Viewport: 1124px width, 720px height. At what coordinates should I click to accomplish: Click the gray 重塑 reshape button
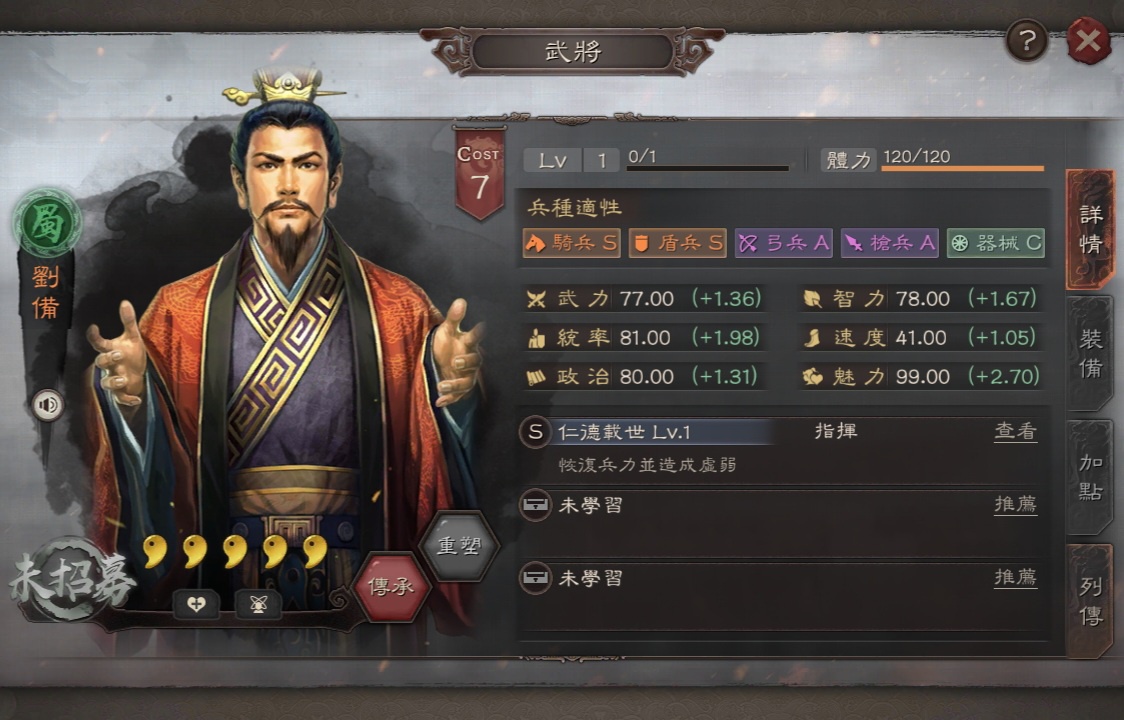click(x=459, y=546)
